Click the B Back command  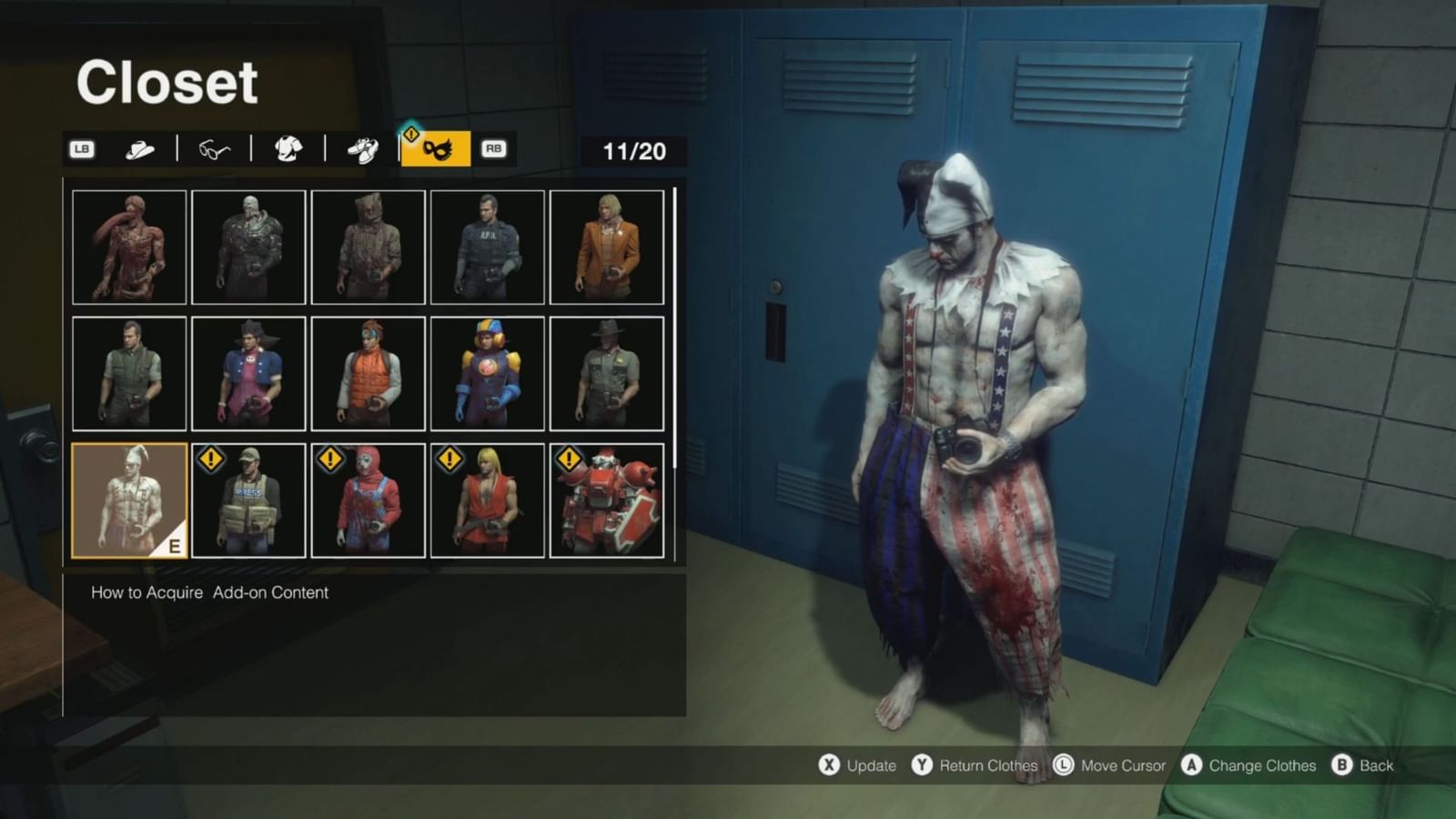pos(1365,765)
